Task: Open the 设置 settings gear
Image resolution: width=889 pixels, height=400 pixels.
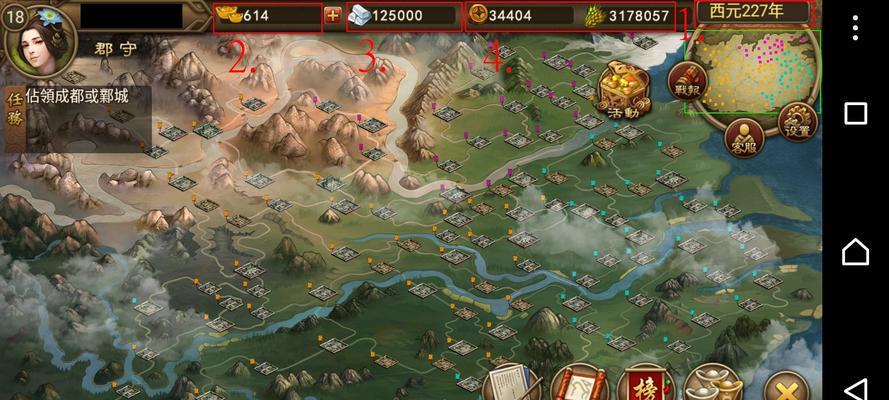Action: tap(797, 120)
